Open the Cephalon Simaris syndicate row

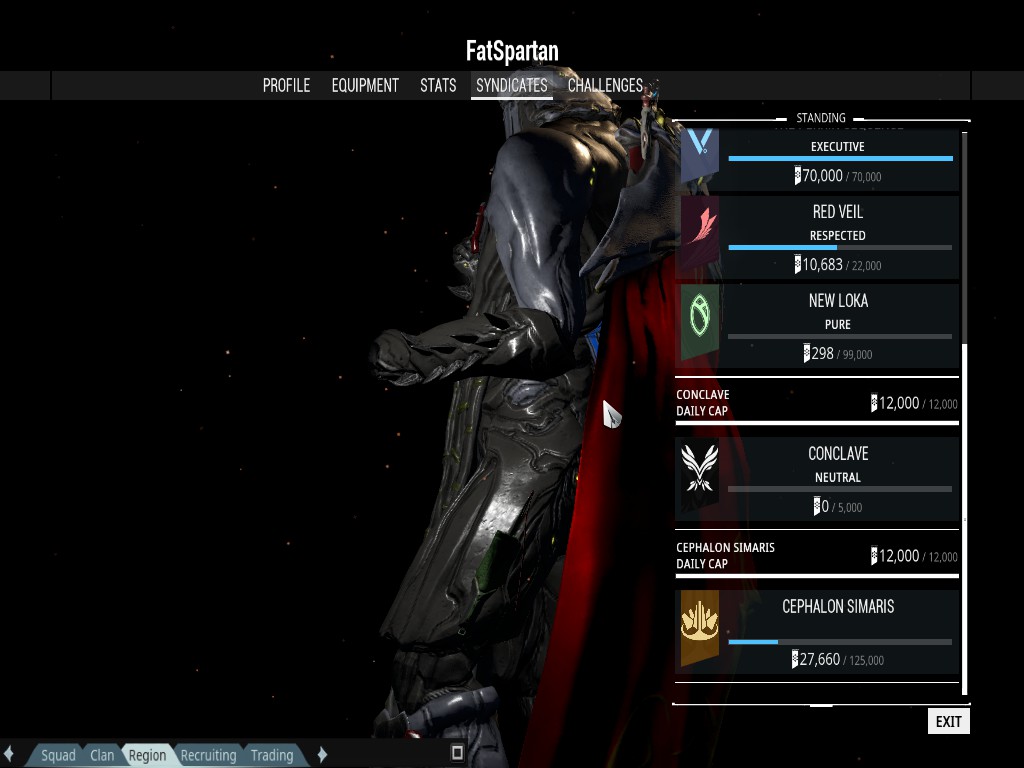pyautogui.click(x=818, y=630)
